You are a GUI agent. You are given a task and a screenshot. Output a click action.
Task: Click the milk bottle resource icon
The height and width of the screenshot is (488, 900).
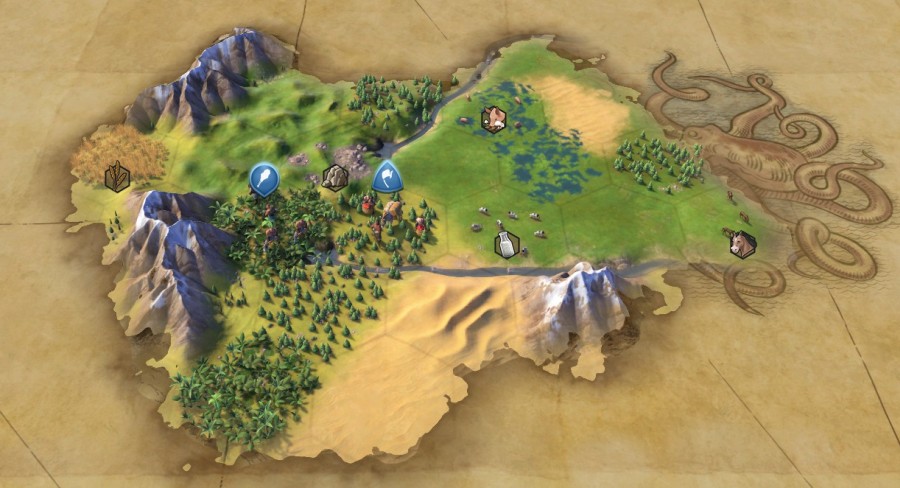508,244
